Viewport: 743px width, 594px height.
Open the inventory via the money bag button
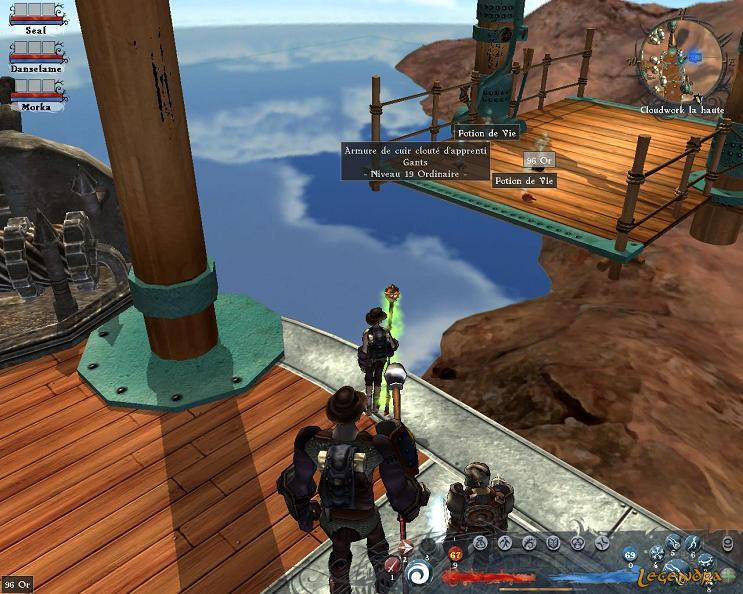click(481, 543)
